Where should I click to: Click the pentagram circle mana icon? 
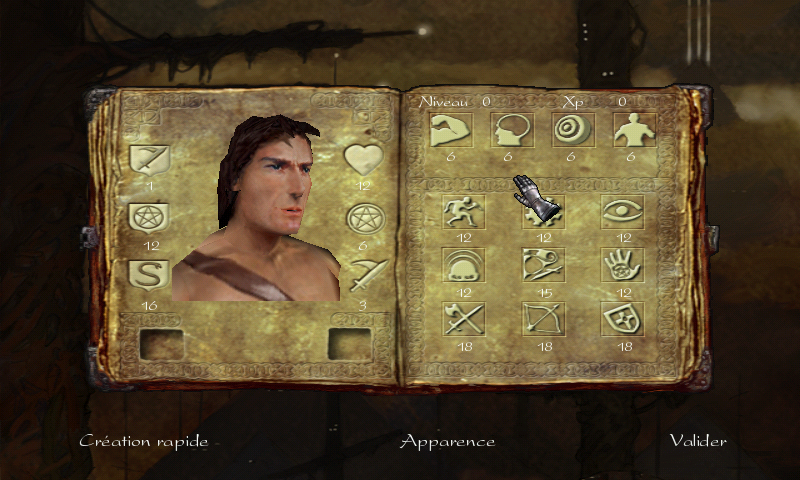[x=364, y=219]
